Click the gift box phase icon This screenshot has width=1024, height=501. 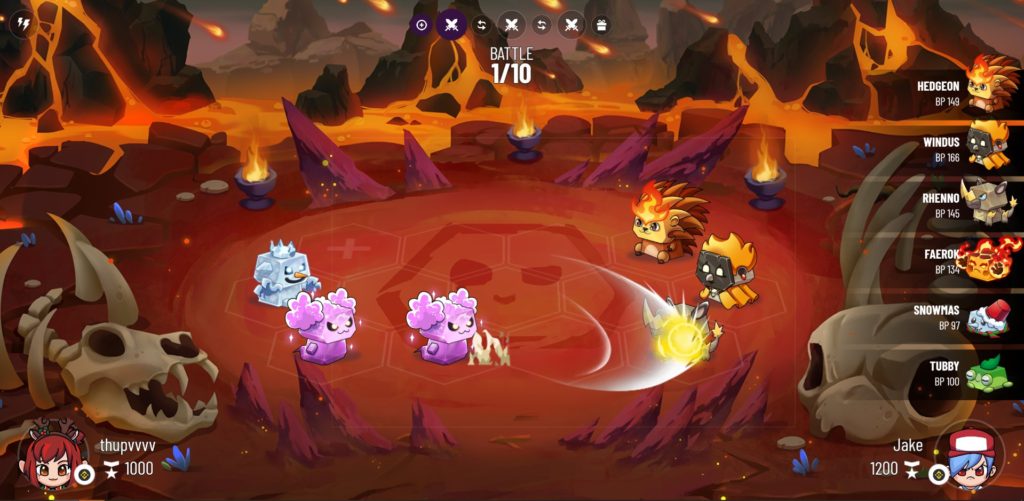(601, 25)
